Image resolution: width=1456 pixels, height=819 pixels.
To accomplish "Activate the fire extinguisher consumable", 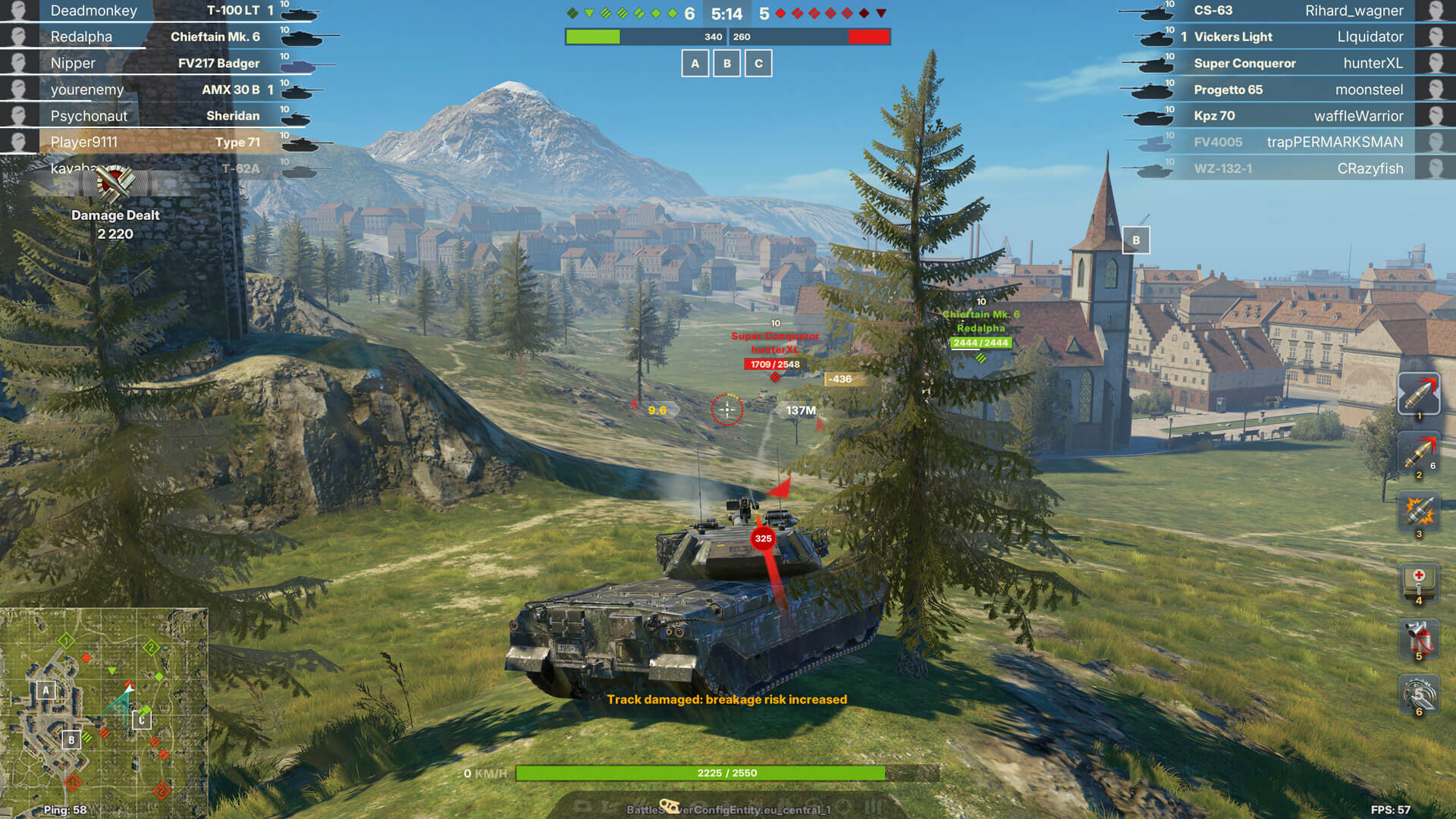I will [1419, 637].
